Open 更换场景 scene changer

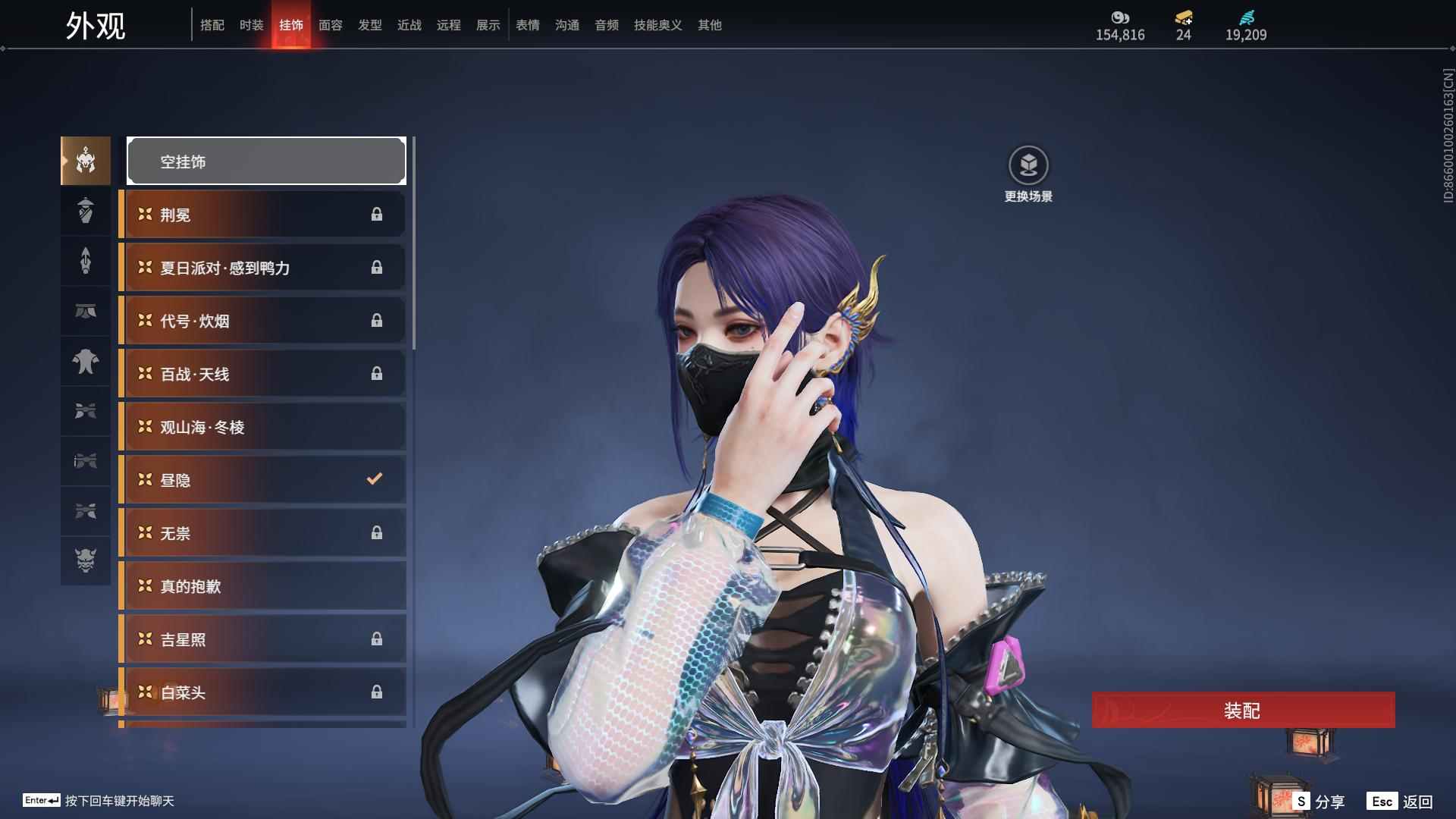pos(1028,174)
